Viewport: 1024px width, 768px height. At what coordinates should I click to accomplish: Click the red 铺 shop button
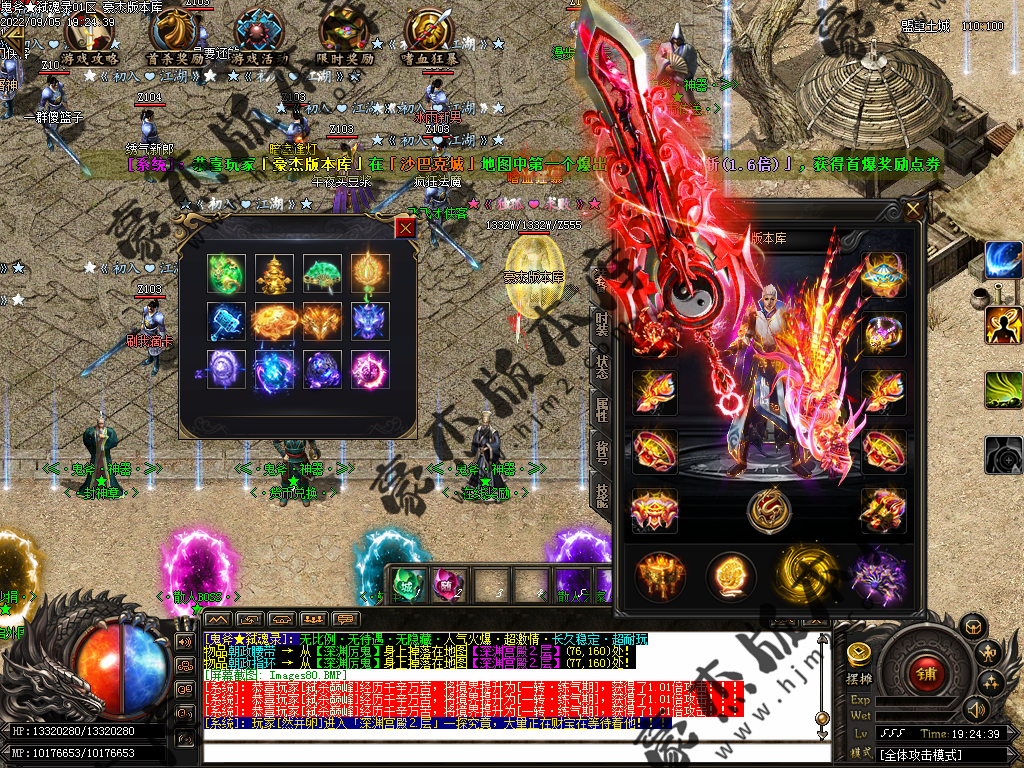(x=924, y=673)
